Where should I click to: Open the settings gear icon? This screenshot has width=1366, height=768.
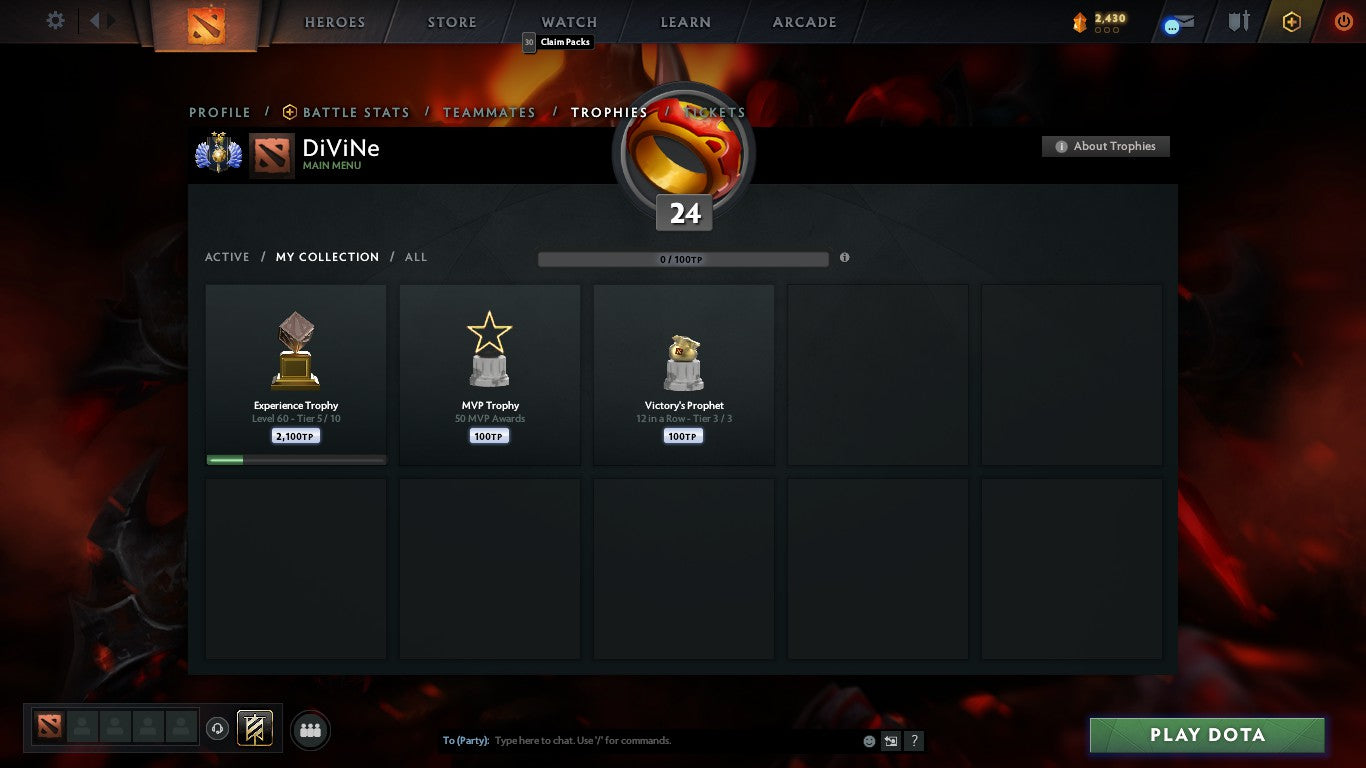(55, 20)
